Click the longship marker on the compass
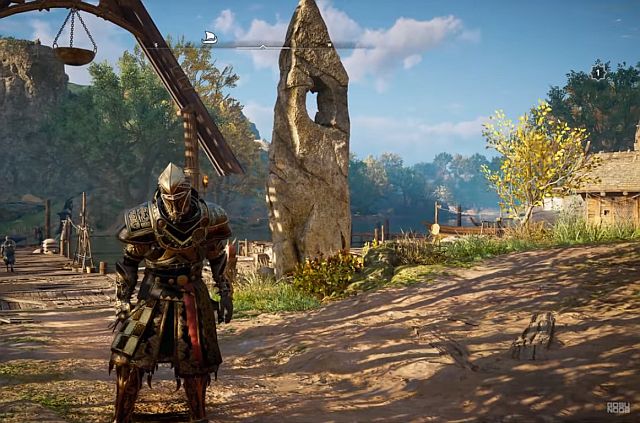Screen dimensions: 640x423 210,37
